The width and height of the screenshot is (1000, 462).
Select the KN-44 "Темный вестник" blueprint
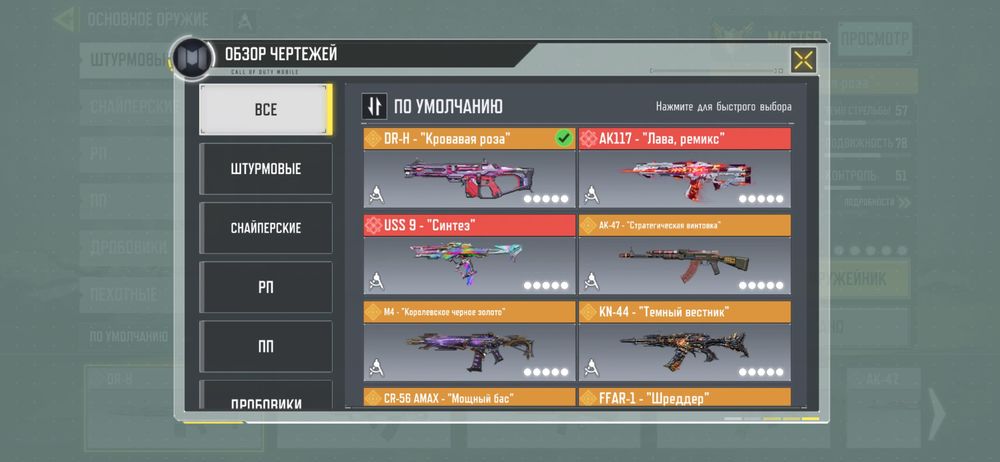(x=684, y=341)
